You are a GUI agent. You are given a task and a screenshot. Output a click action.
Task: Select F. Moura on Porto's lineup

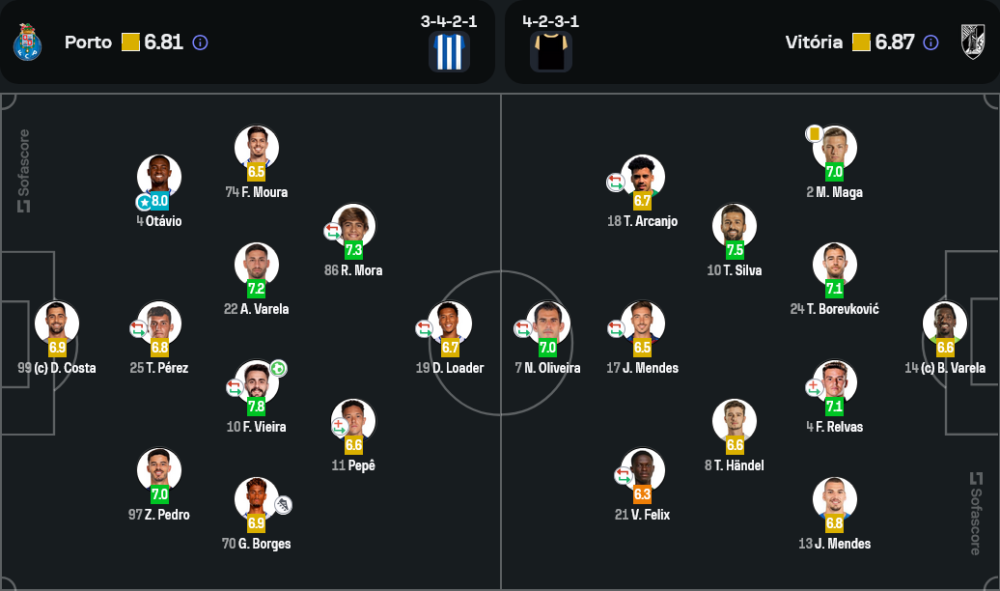(257, 148)
